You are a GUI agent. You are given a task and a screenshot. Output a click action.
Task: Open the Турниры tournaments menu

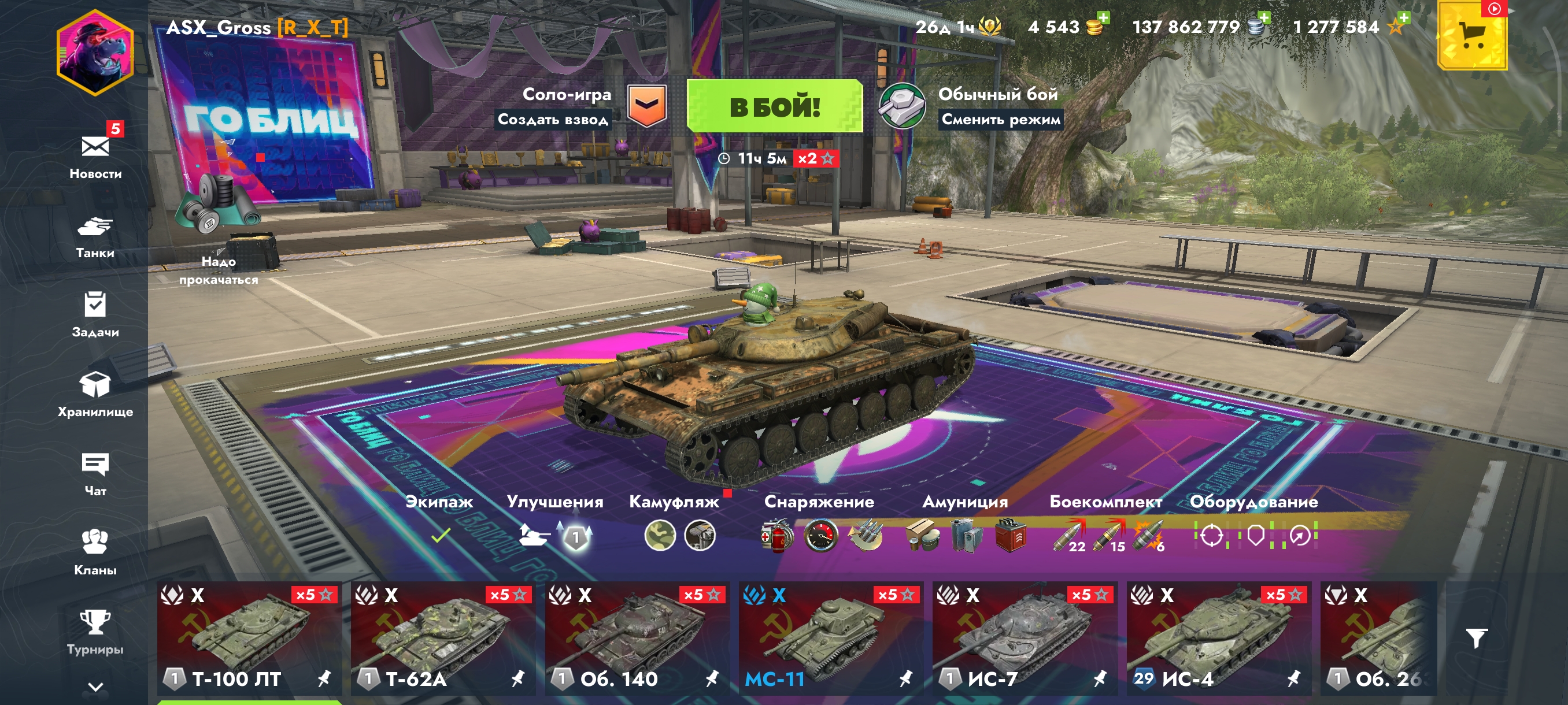click(95, 632)
